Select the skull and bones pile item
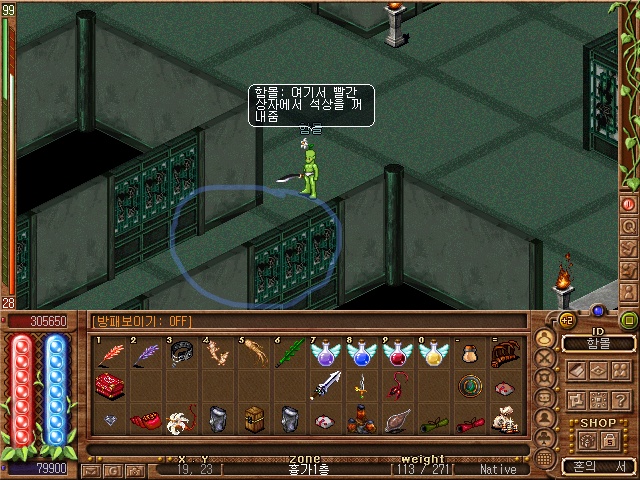640x480 pixels. tap(507, 420)
